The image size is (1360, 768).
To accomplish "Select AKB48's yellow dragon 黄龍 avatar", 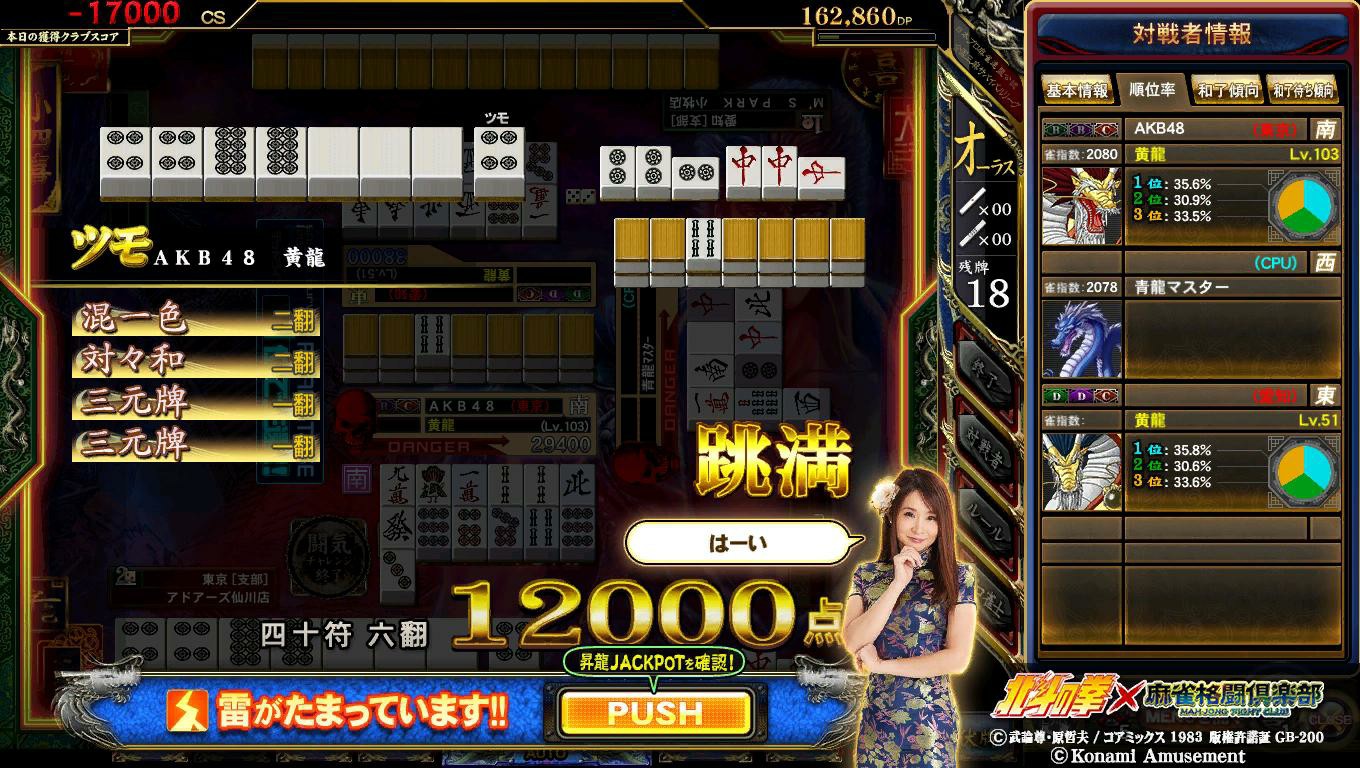I will coord(1081,206).
